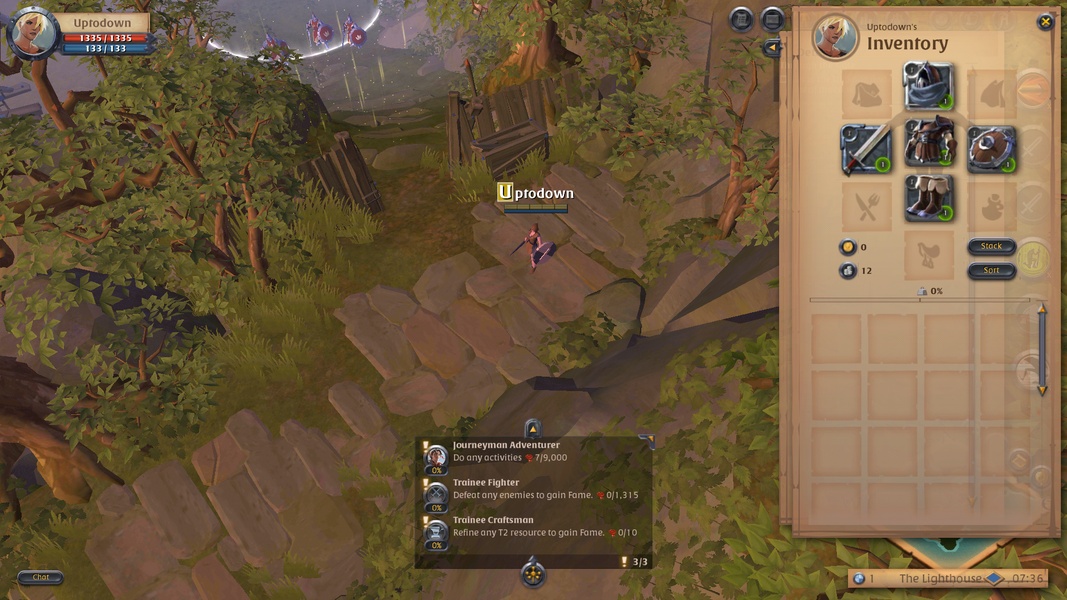
Task: Sort the inventory items
Action: coord(991,270)
